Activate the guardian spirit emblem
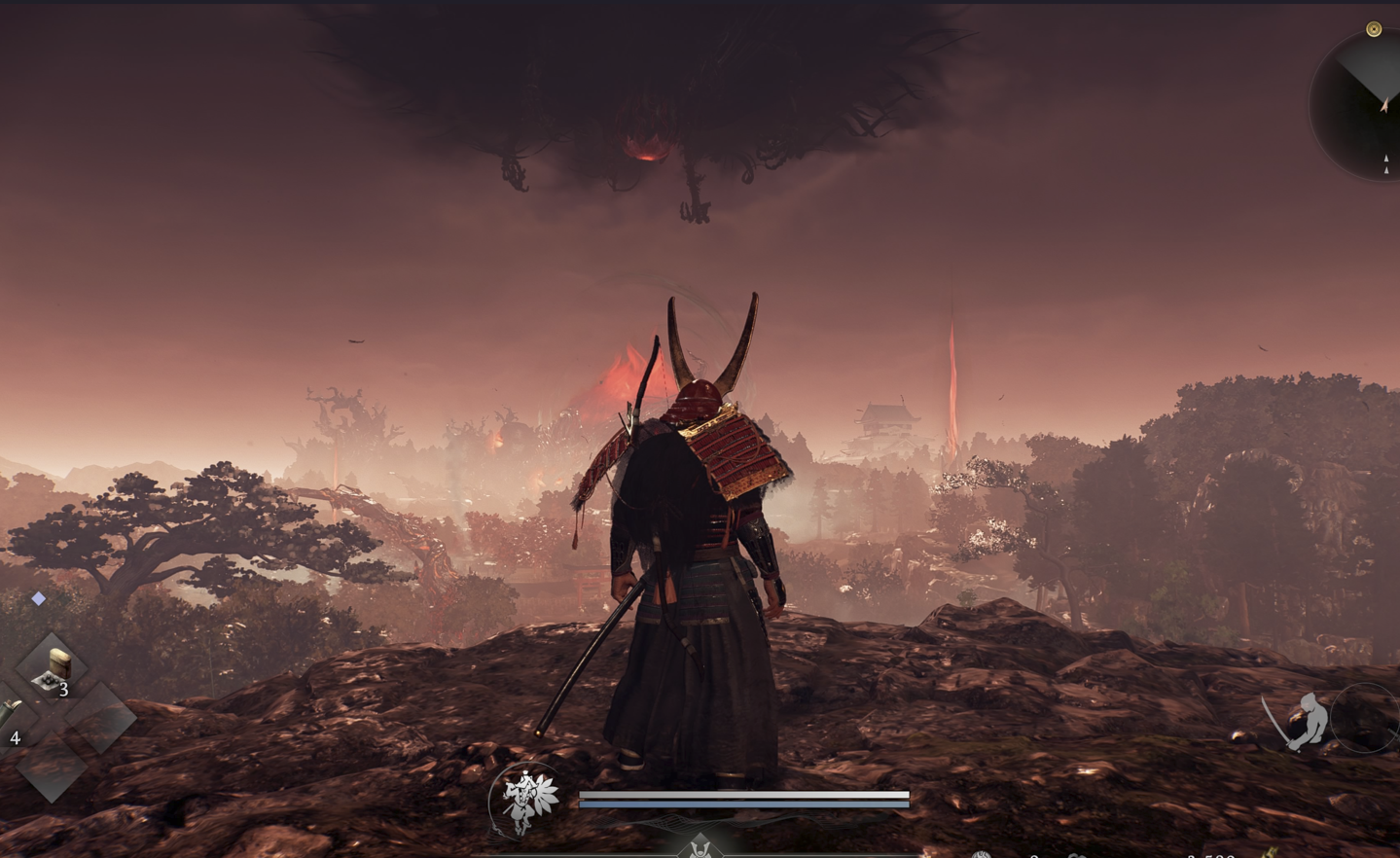 [x=526, y=800]
